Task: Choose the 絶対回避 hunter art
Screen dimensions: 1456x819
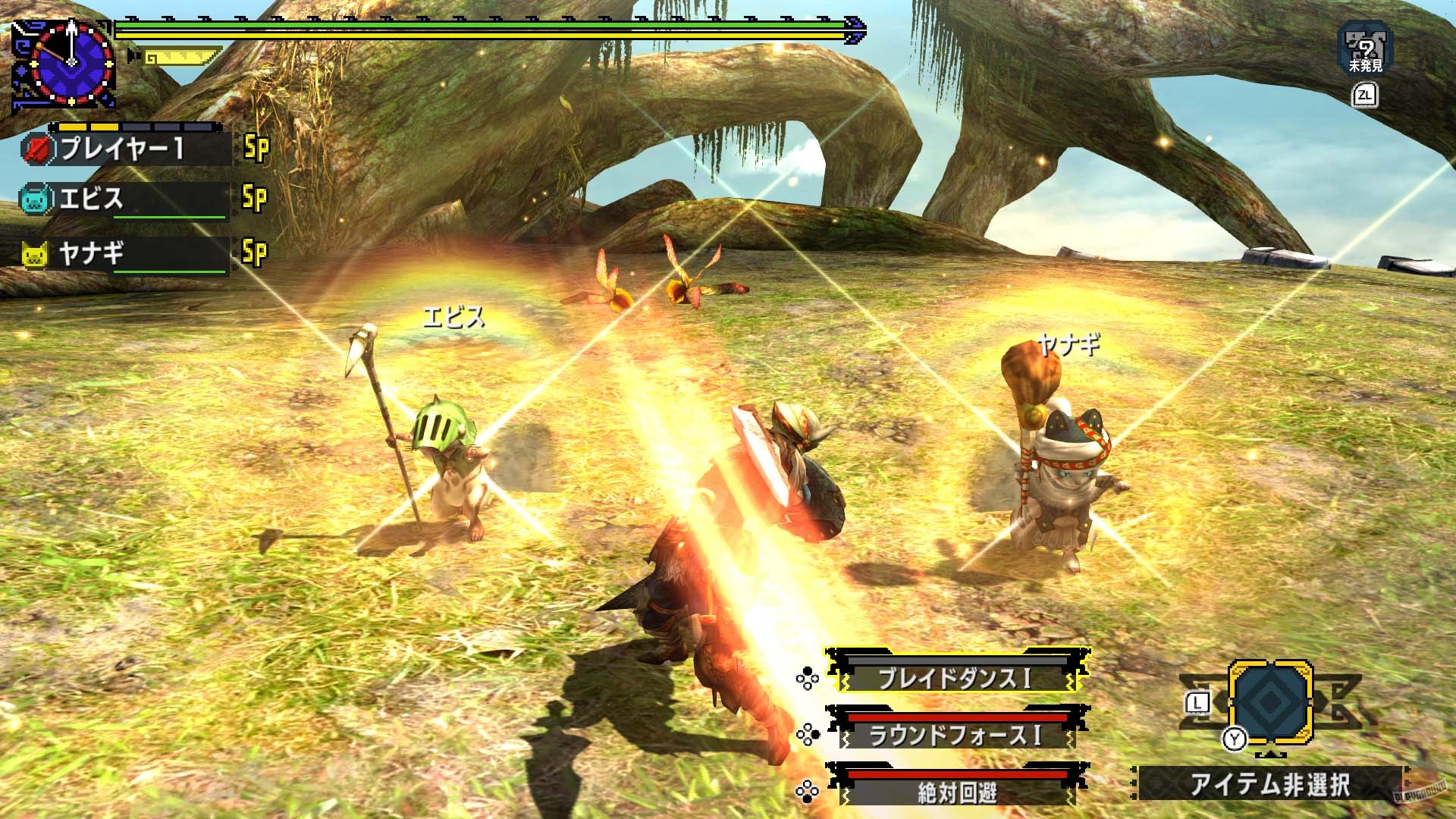Action: click(955, 792)
